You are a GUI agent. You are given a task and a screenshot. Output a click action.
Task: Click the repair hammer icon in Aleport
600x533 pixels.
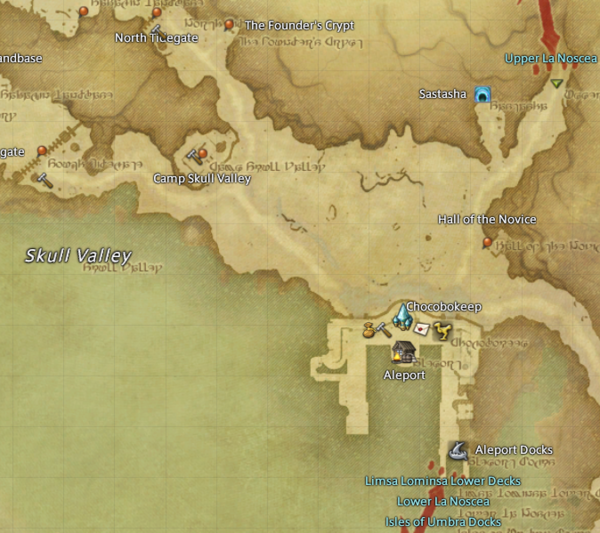[x=384, y=329]
